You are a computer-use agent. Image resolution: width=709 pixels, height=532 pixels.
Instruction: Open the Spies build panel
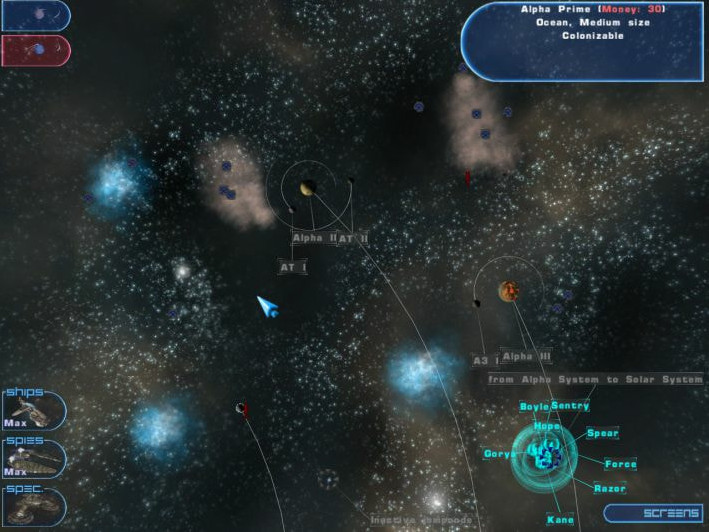[x=33, y=458]
